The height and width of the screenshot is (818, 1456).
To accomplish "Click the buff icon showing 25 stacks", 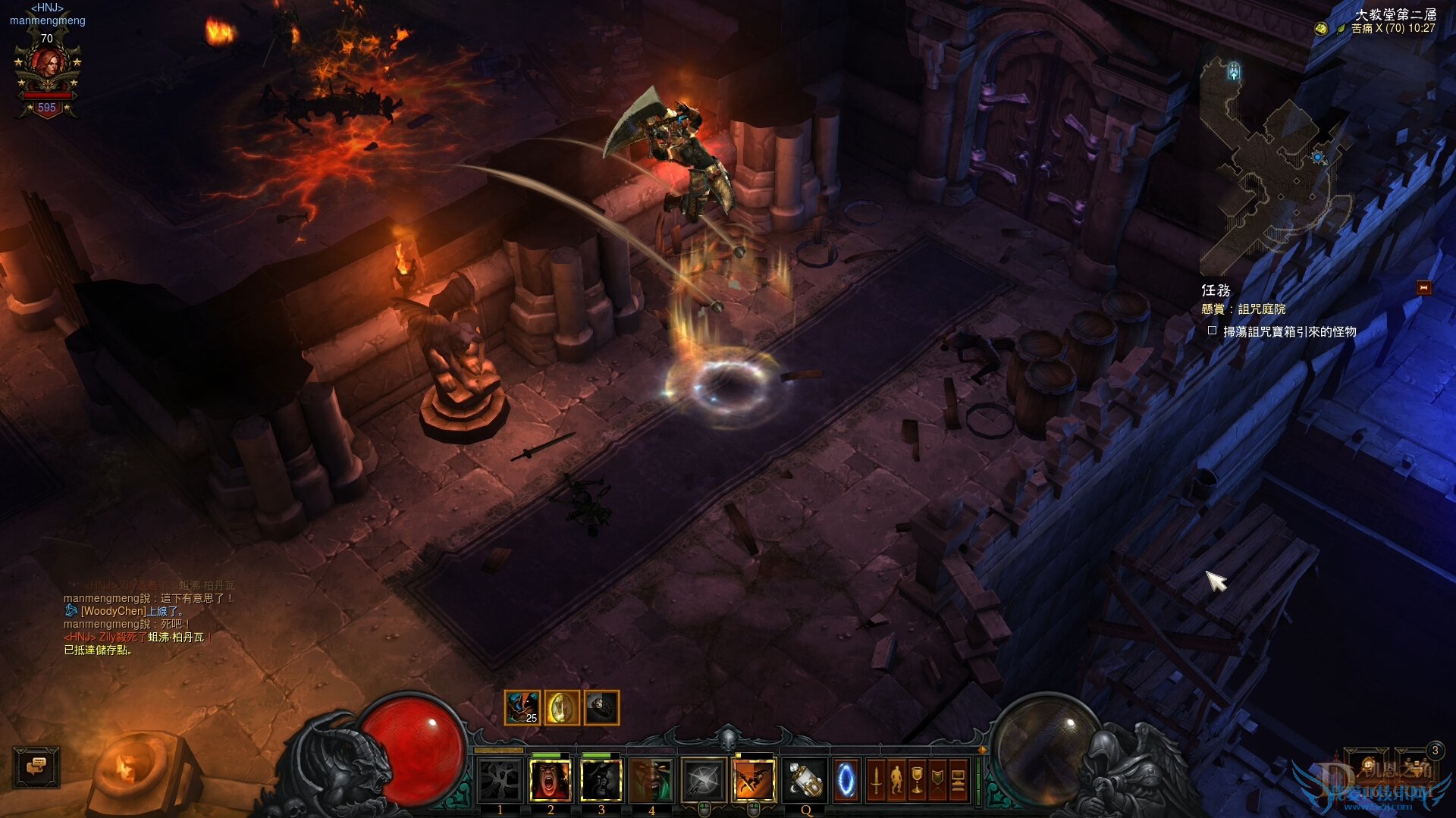I will click(522, 708).
